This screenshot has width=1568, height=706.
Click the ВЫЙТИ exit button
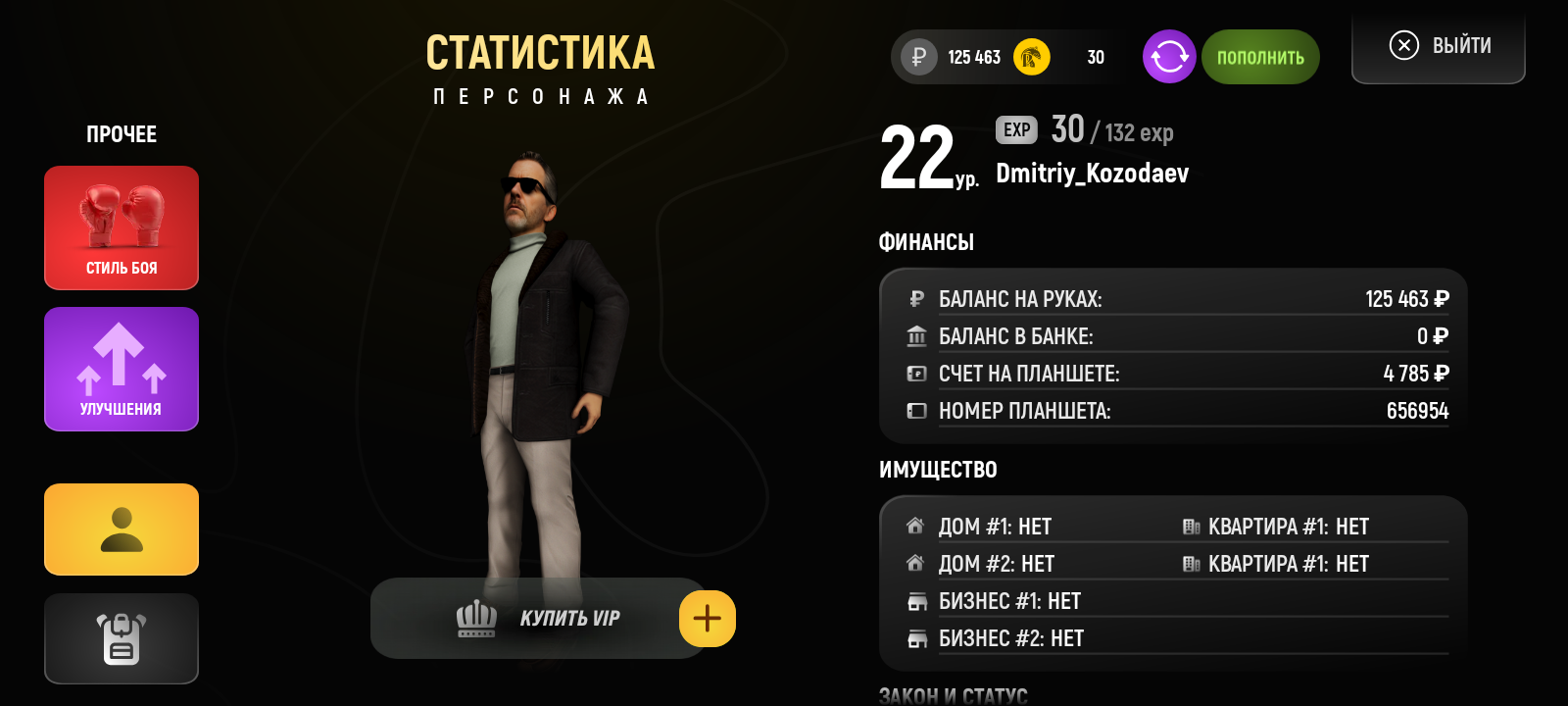coord(1438,45)
